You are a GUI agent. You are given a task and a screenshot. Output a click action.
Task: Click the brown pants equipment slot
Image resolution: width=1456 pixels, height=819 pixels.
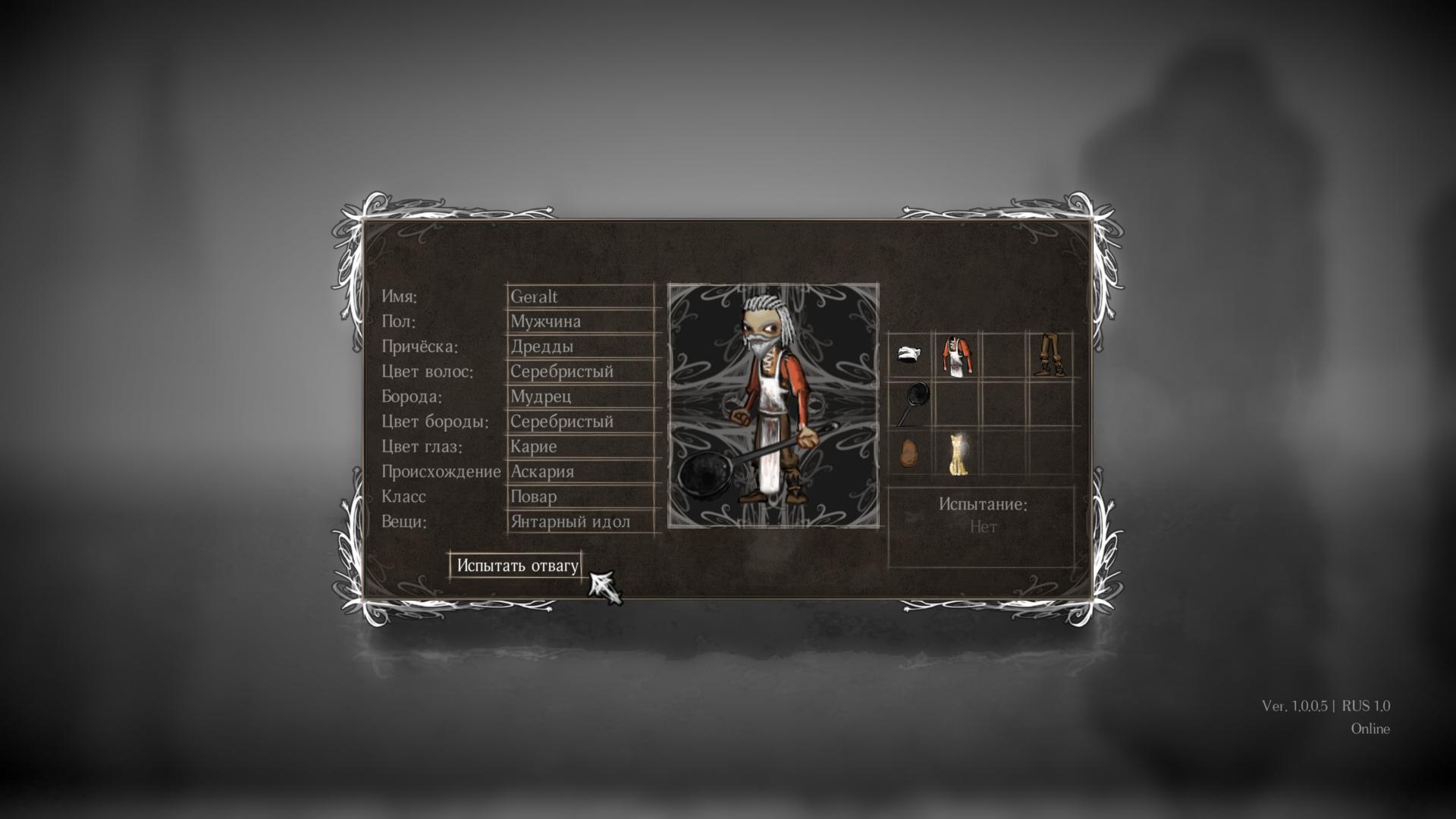coord(1050,354)
